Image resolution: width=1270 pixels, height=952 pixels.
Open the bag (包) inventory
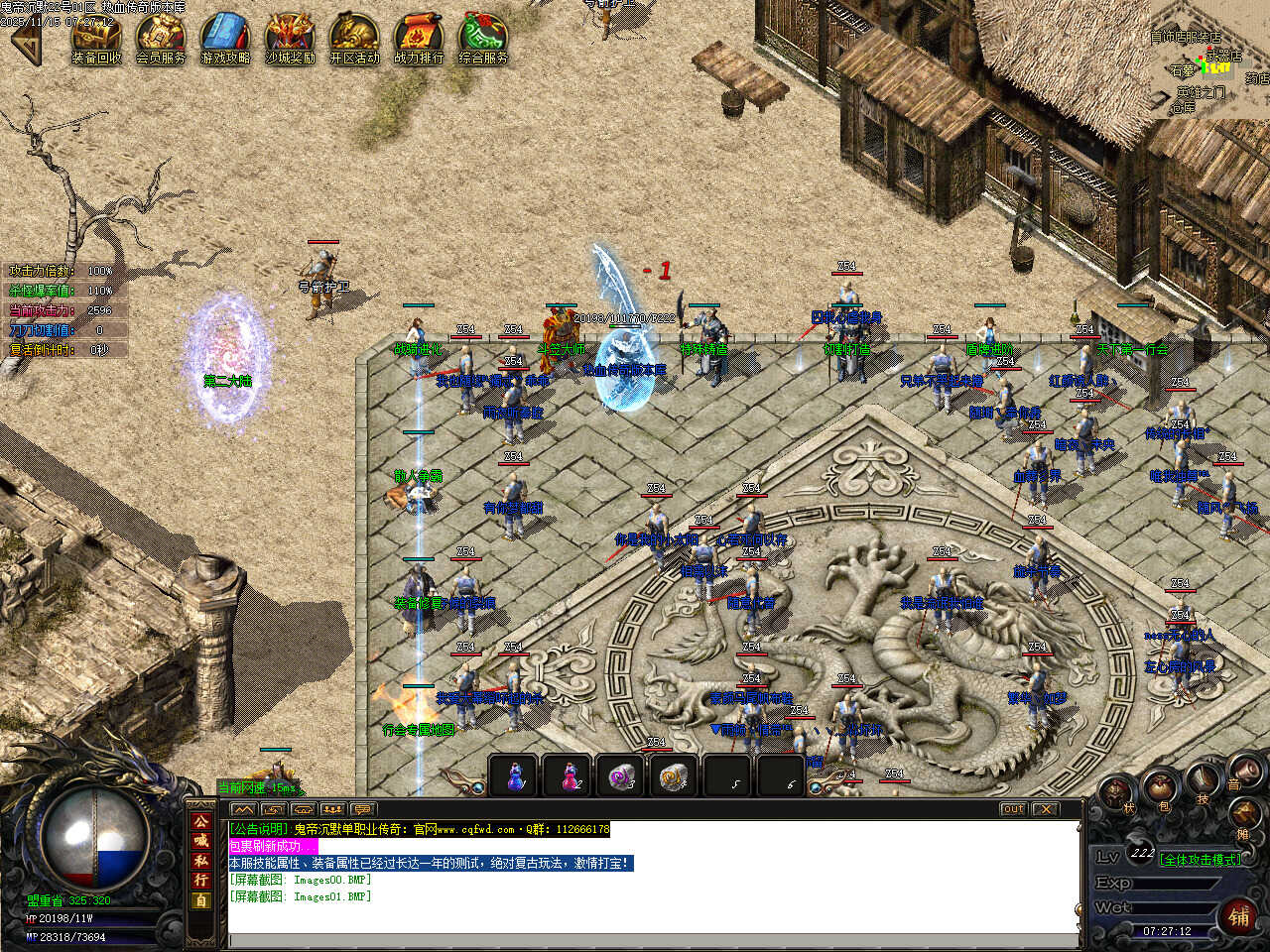click(1160, 789)
